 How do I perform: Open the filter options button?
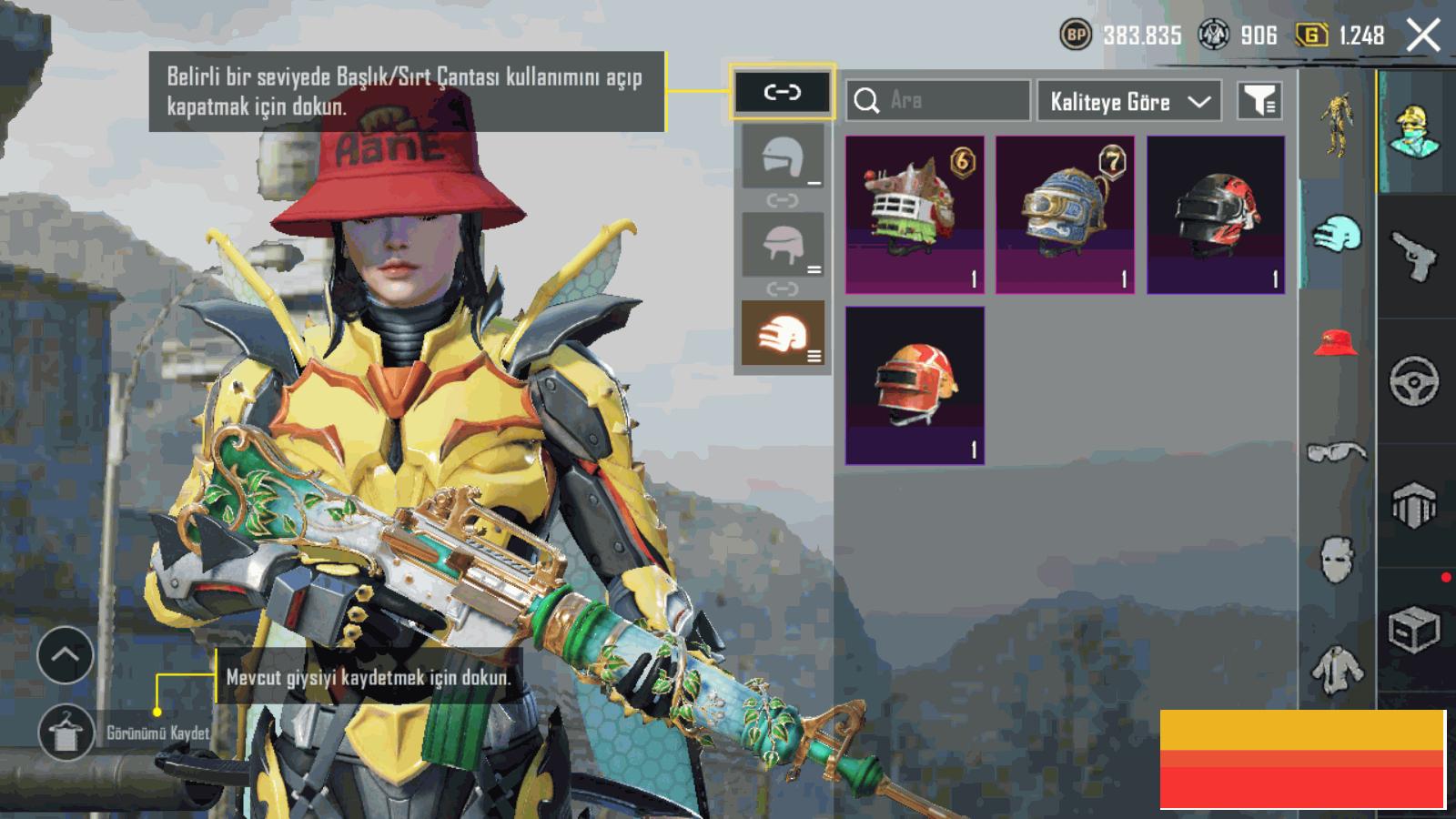click(x=1259, y=101)
